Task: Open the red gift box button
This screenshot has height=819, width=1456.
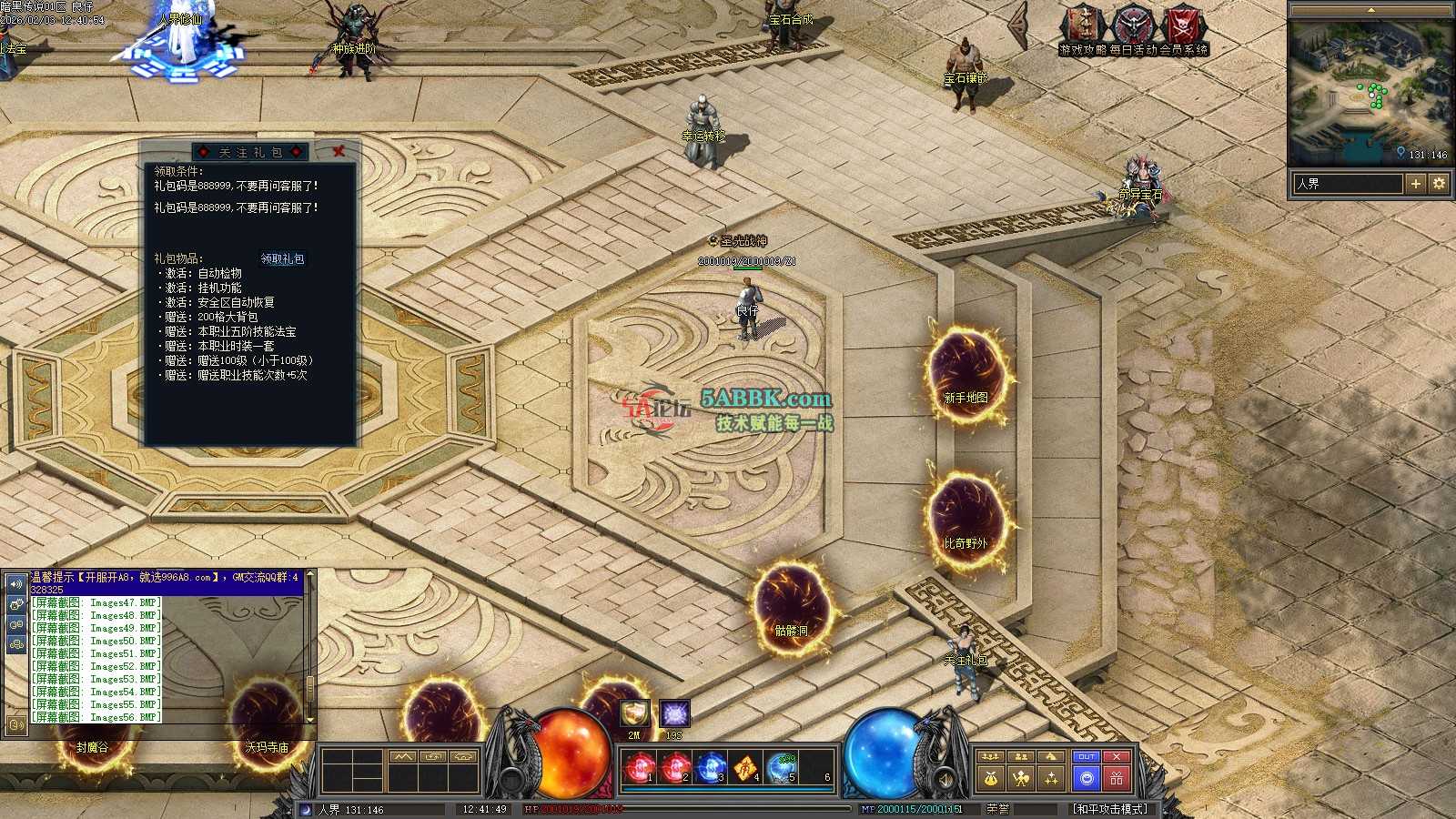Action: coord(1117,779)
